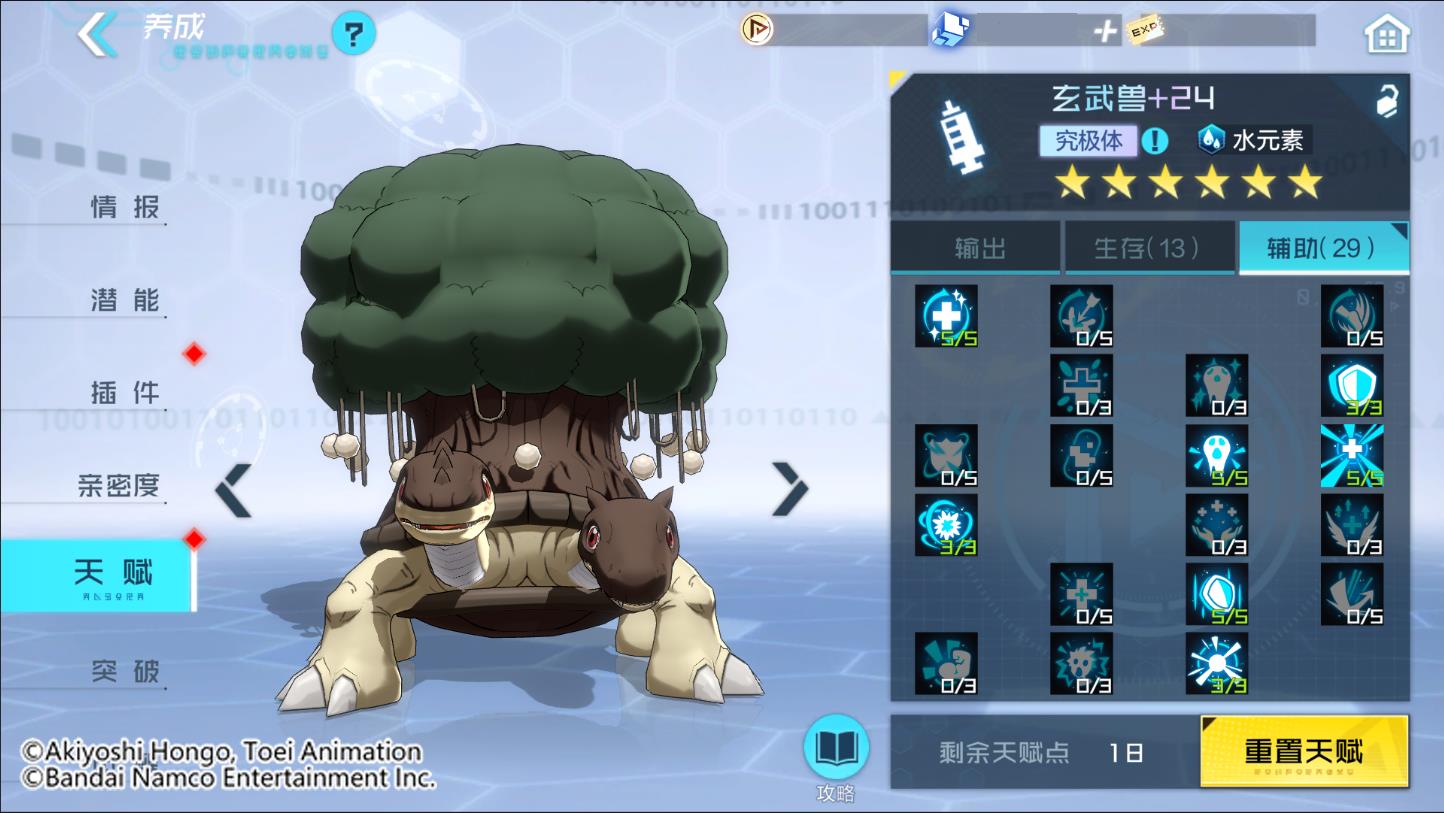The image size is (1444, 813).
Task: Add currency with the plus icon
Action: click(x=1104, y=31)
